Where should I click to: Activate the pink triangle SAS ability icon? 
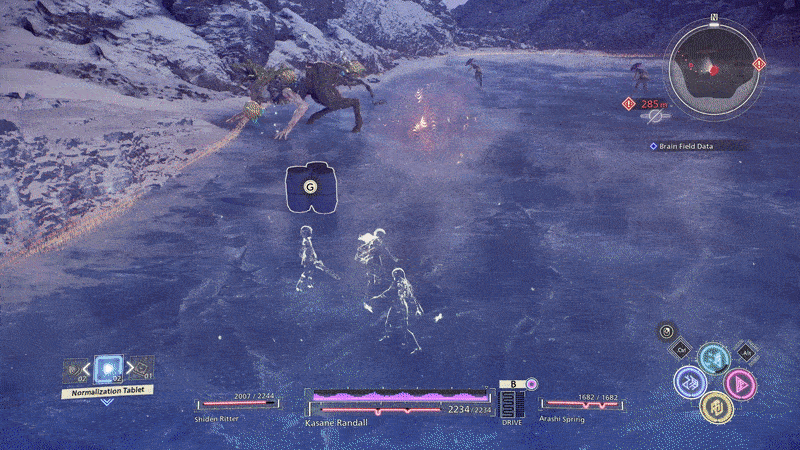click(740, 384)
